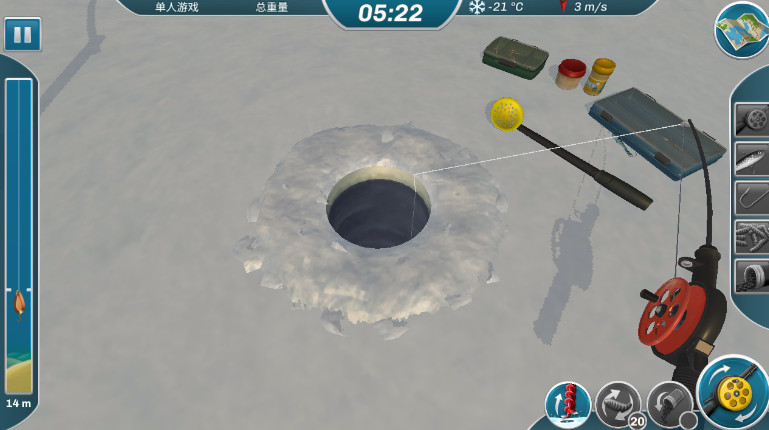Open the groundbait container slot
Screen dimensions: 769x430
tap(751, 275)
